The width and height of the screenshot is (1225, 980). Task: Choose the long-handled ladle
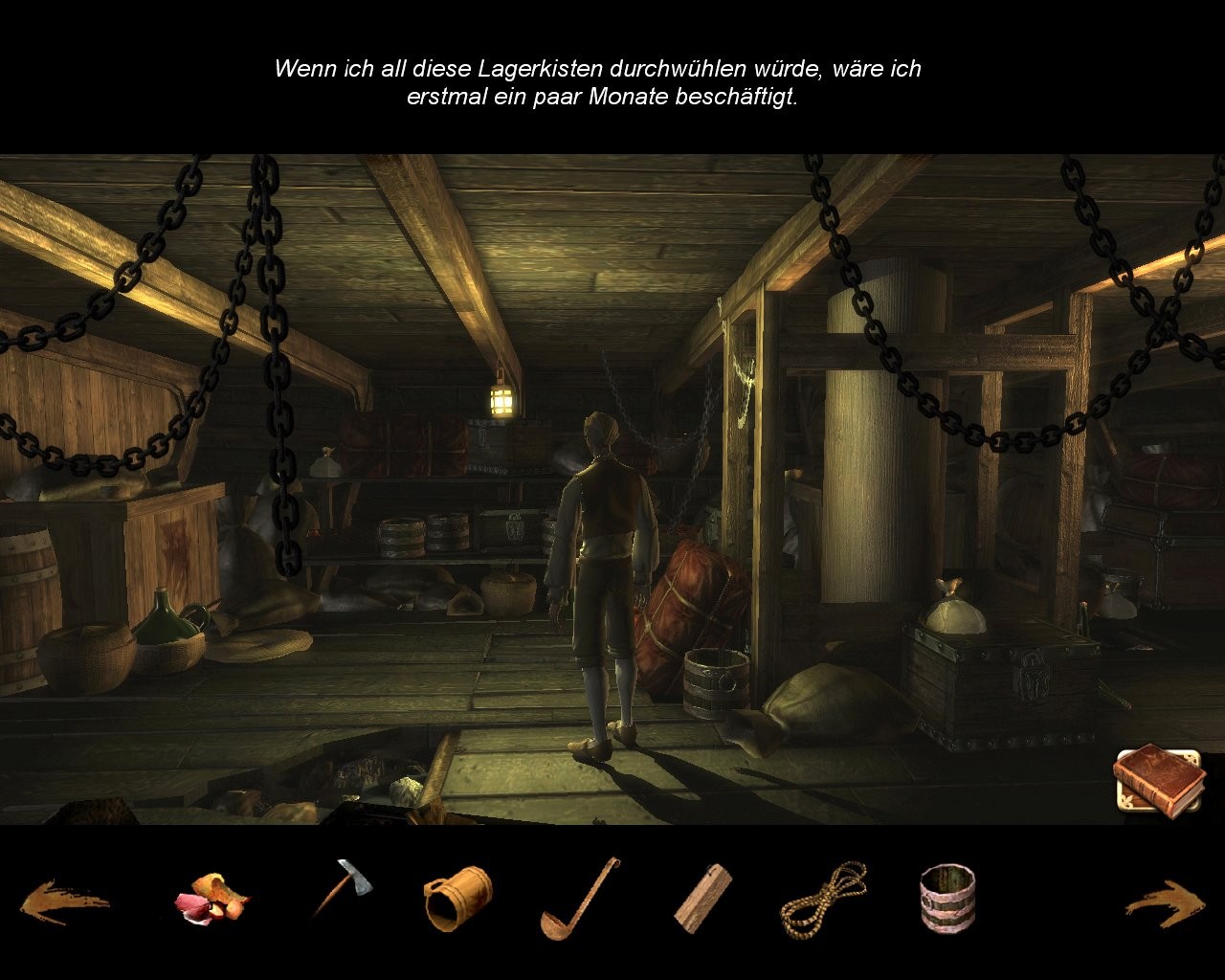coord(578,900)
